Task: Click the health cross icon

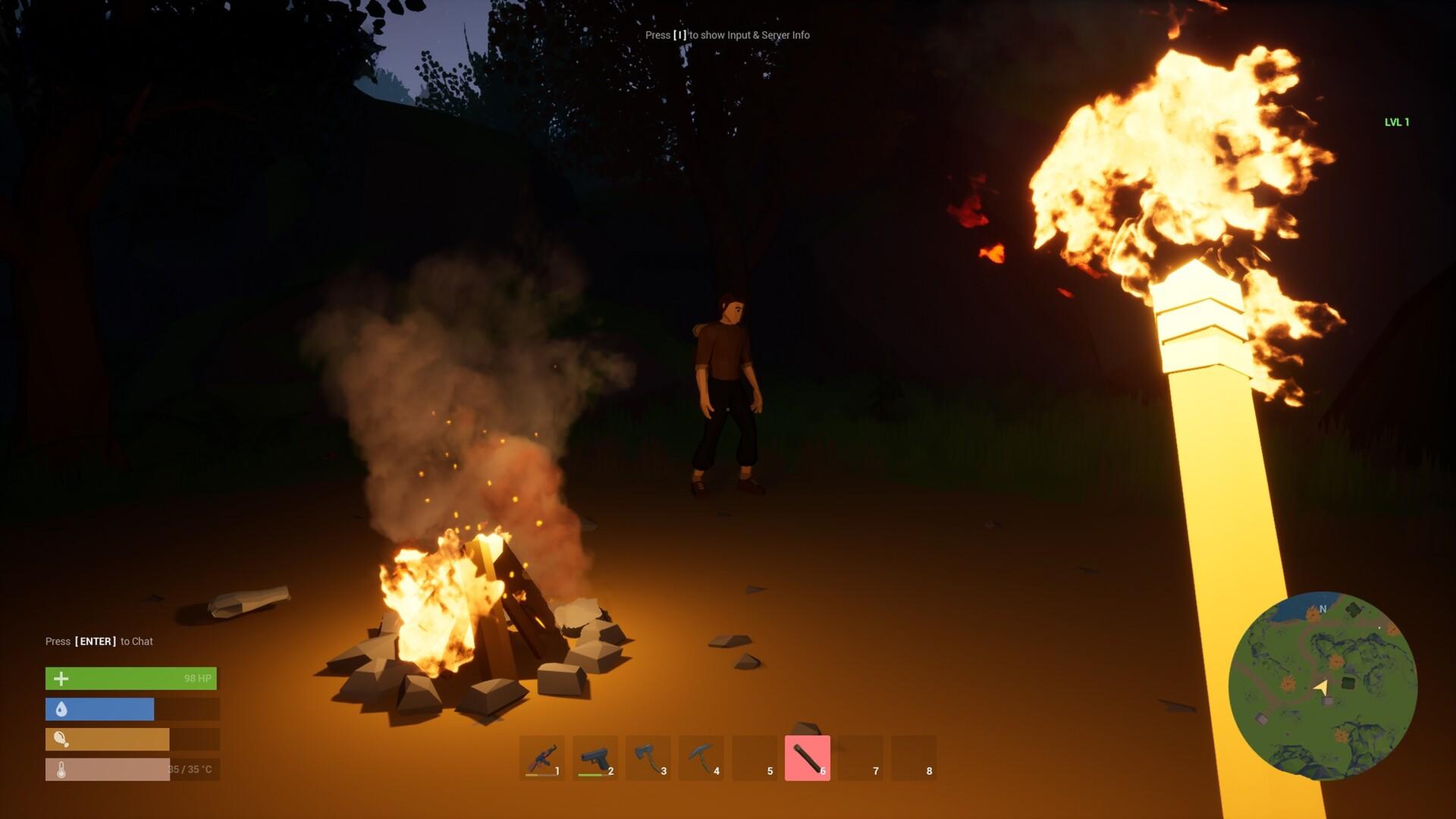Action: 61,677
